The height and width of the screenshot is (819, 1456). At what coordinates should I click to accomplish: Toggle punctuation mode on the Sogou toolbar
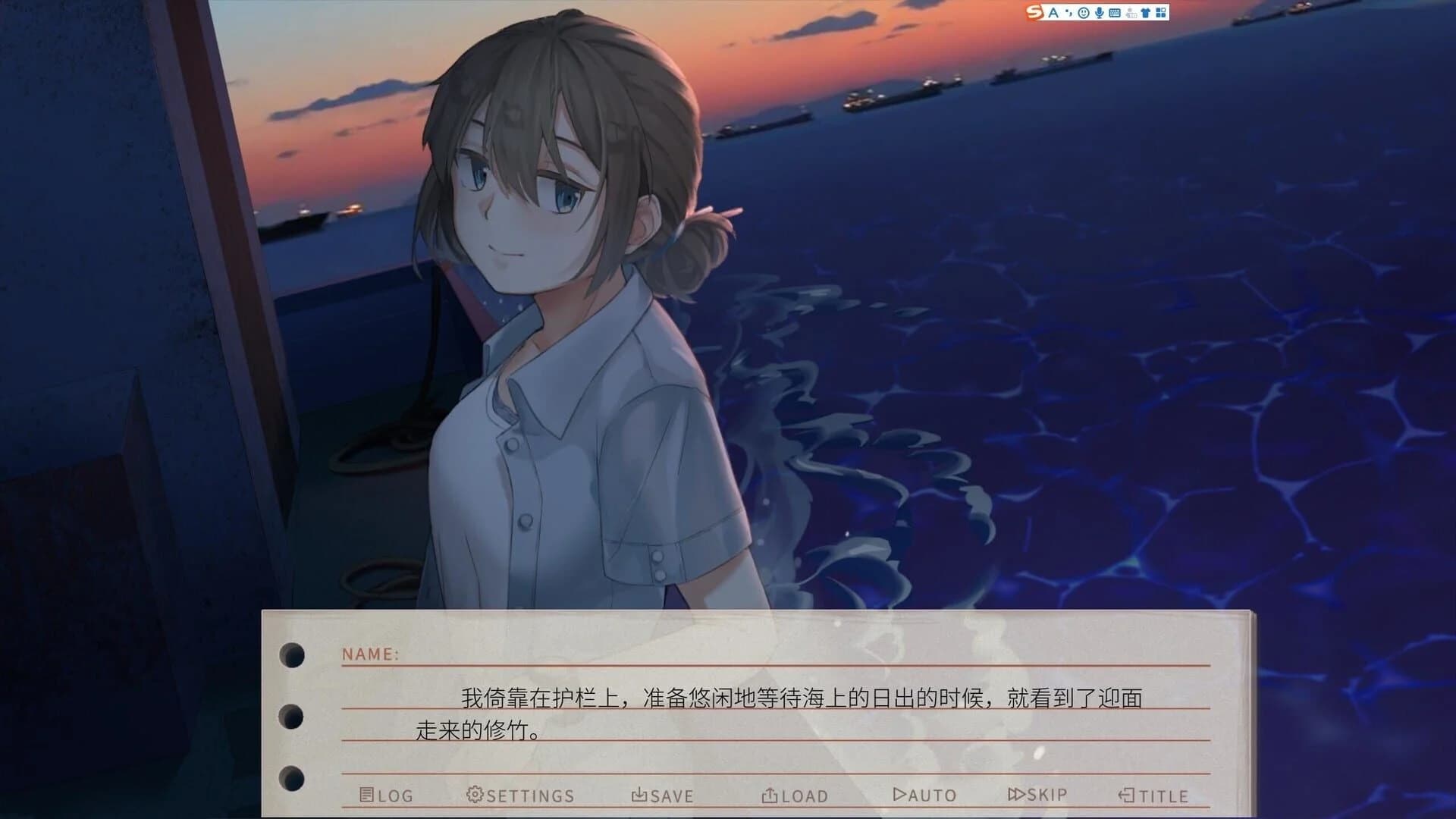pos(1069,13)
